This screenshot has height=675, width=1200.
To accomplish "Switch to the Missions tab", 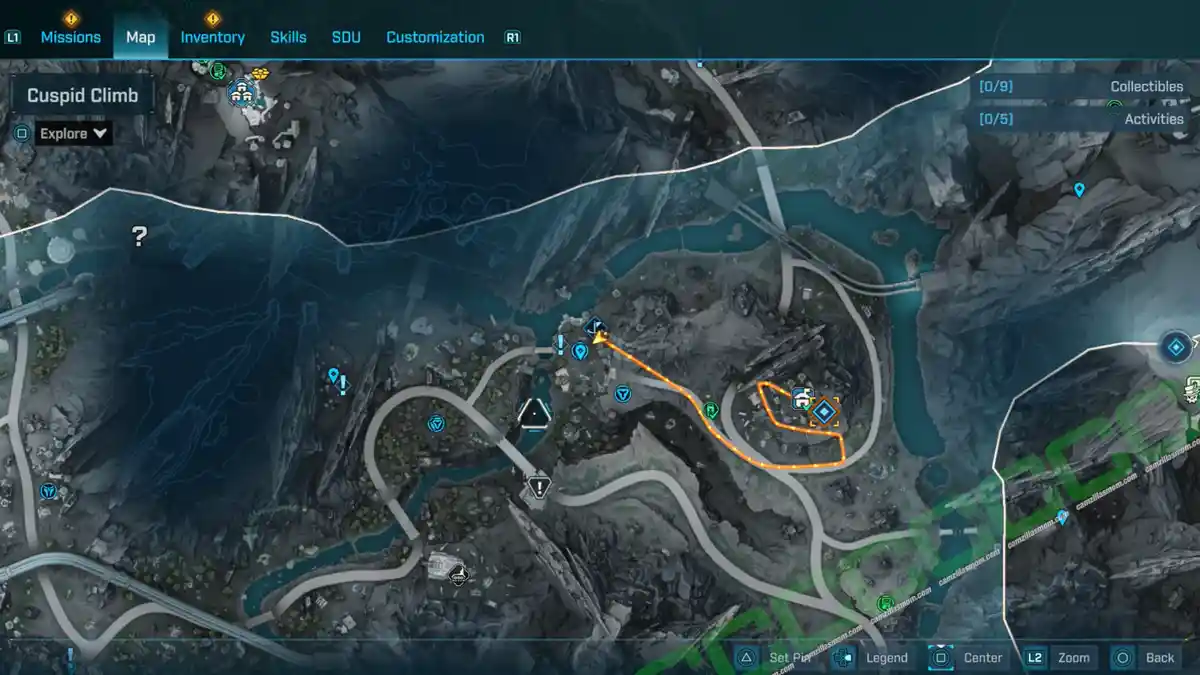I will click(x=70, y=37).
